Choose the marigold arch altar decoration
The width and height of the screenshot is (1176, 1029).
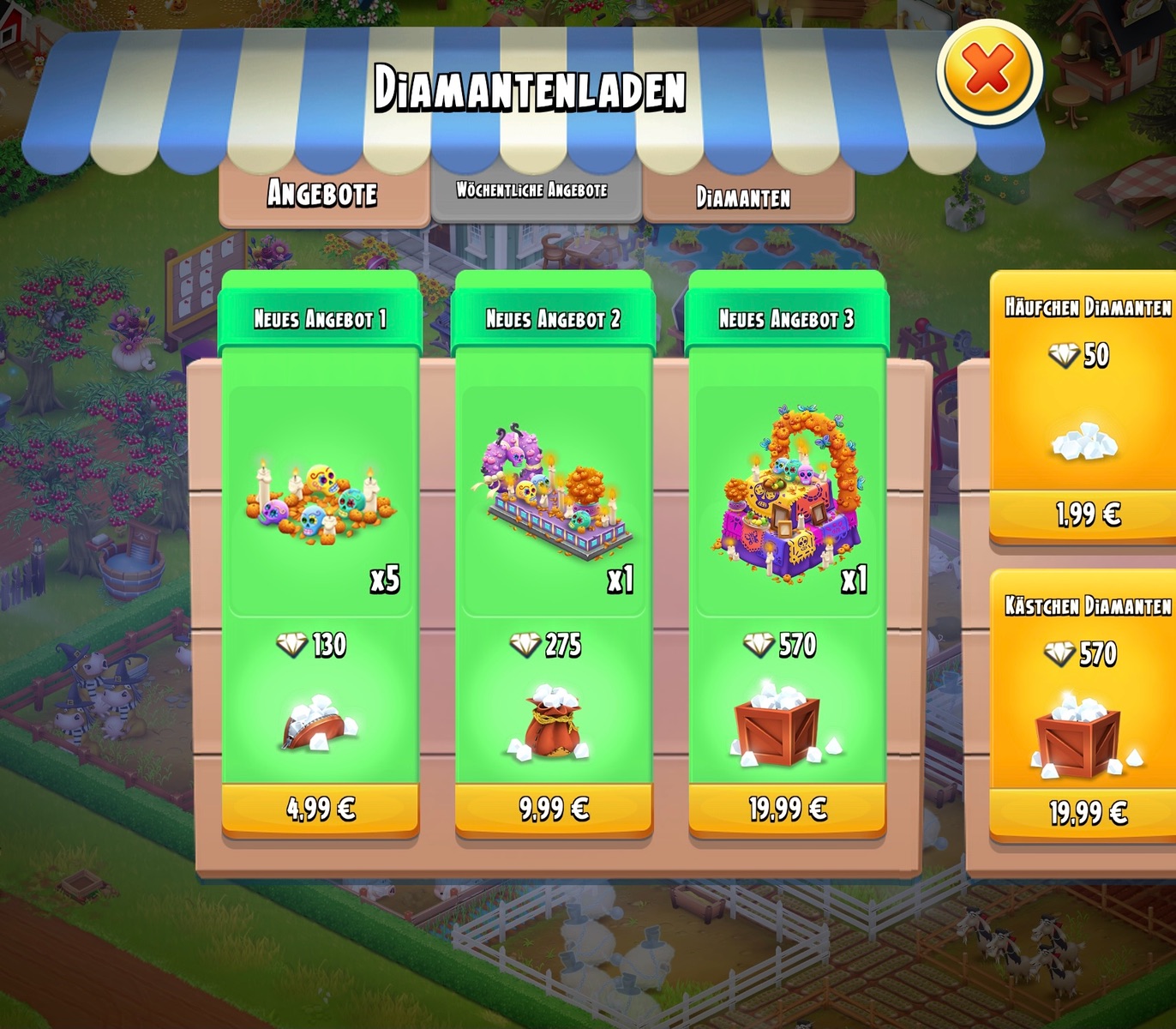tap(787, 497)
